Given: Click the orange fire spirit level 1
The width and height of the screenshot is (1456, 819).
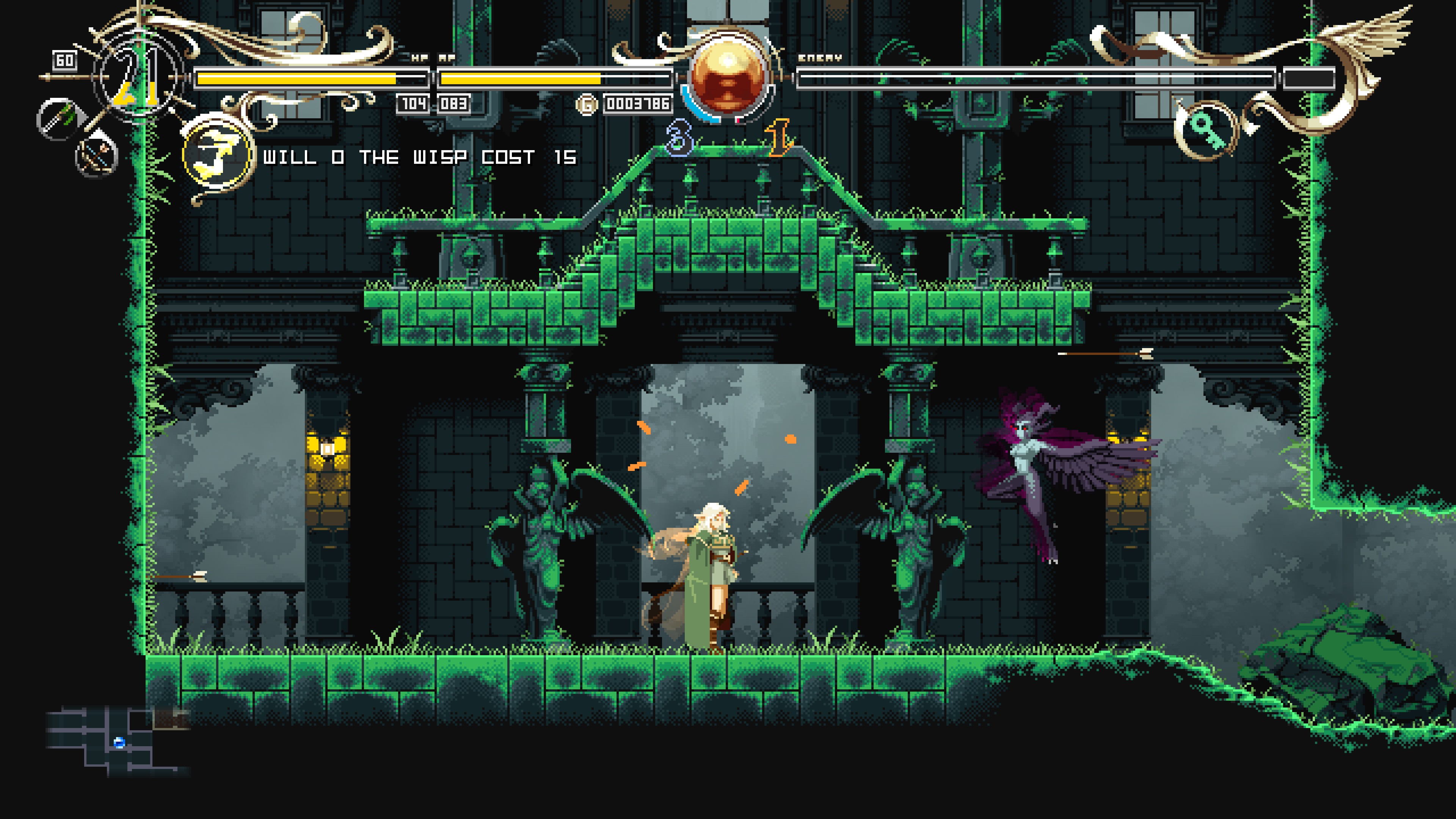Looking at the screenshot, I should (x=779, y=138).
